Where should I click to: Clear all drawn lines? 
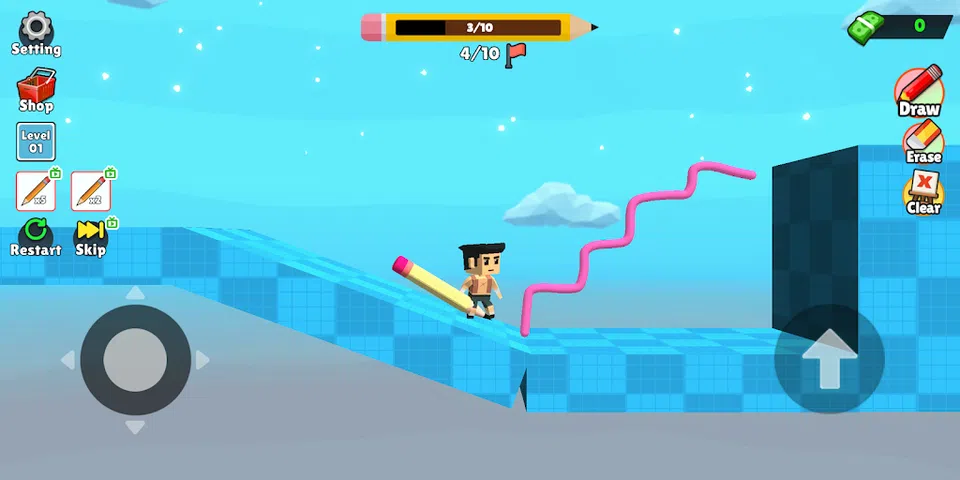[924, 192]
